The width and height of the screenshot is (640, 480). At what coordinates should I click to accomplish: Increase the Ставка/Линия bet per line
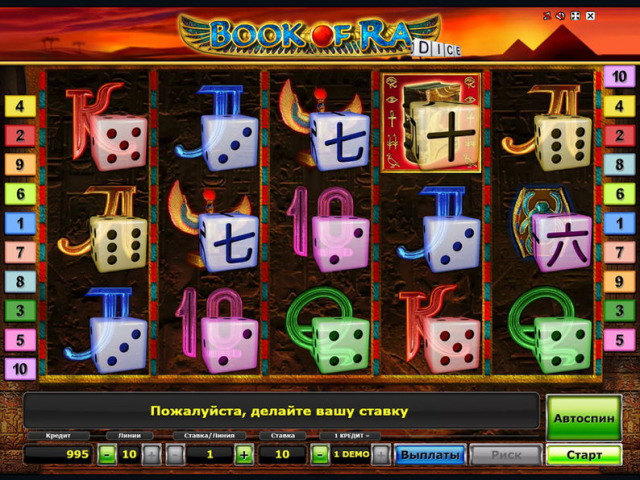pos(243,455)
